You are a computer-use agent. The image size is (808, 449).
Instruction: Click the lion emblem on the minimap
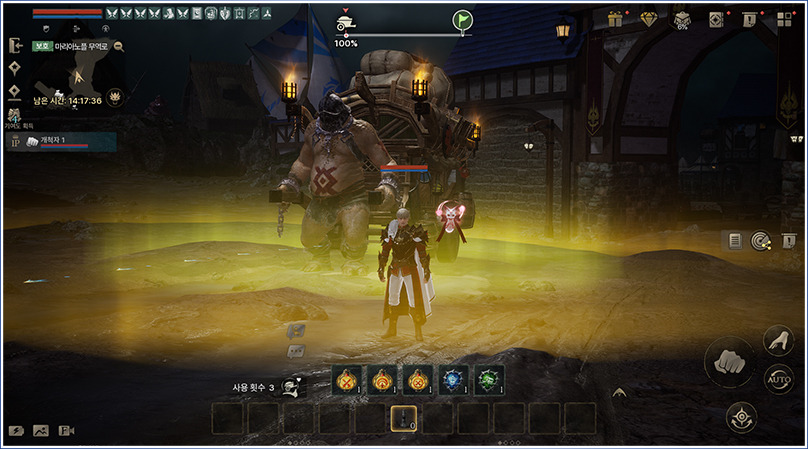coord(115,97)
